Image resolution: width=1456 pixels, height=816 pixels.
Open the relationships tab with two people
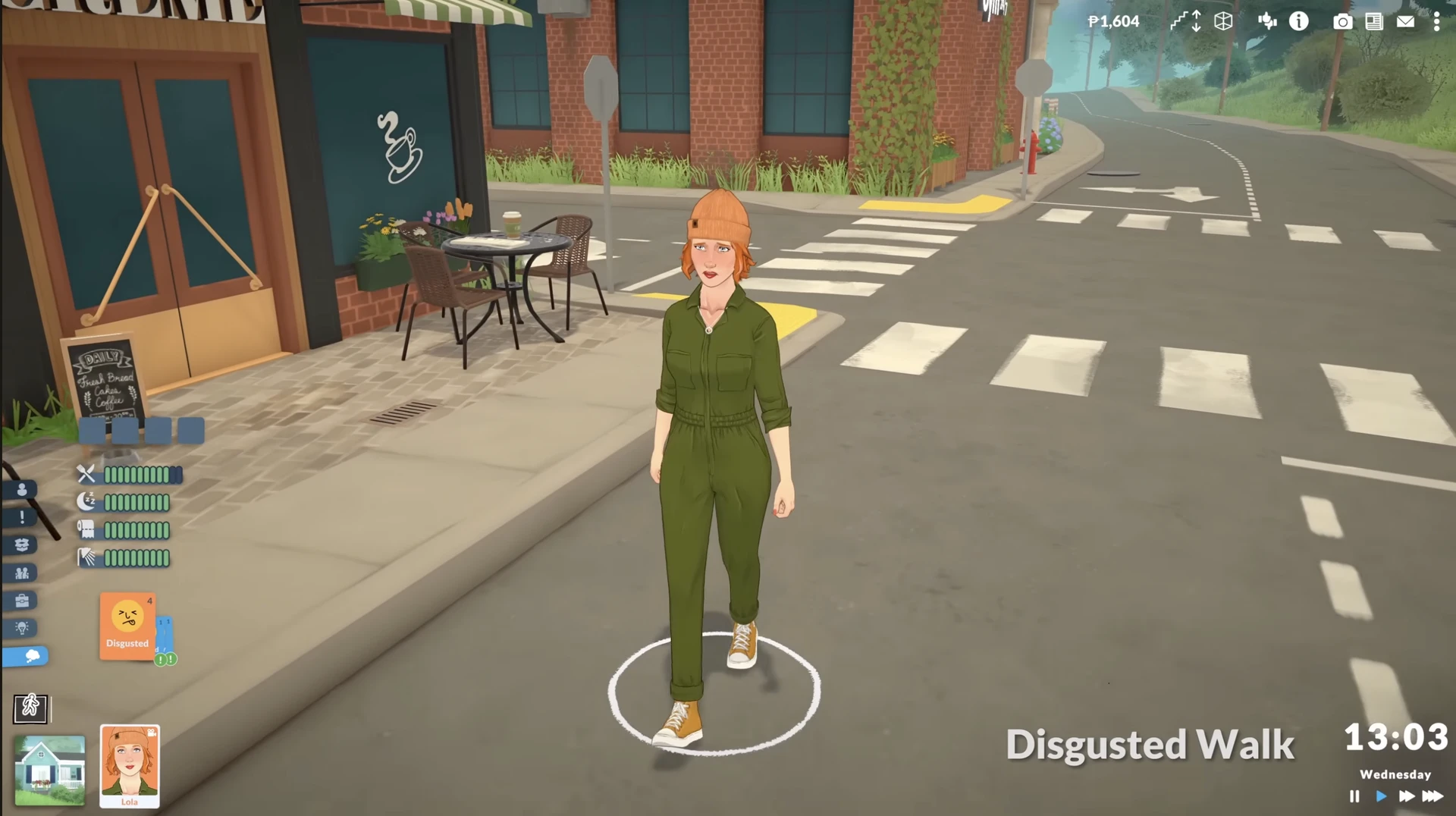pyautogui.click(x=22, y=573)
